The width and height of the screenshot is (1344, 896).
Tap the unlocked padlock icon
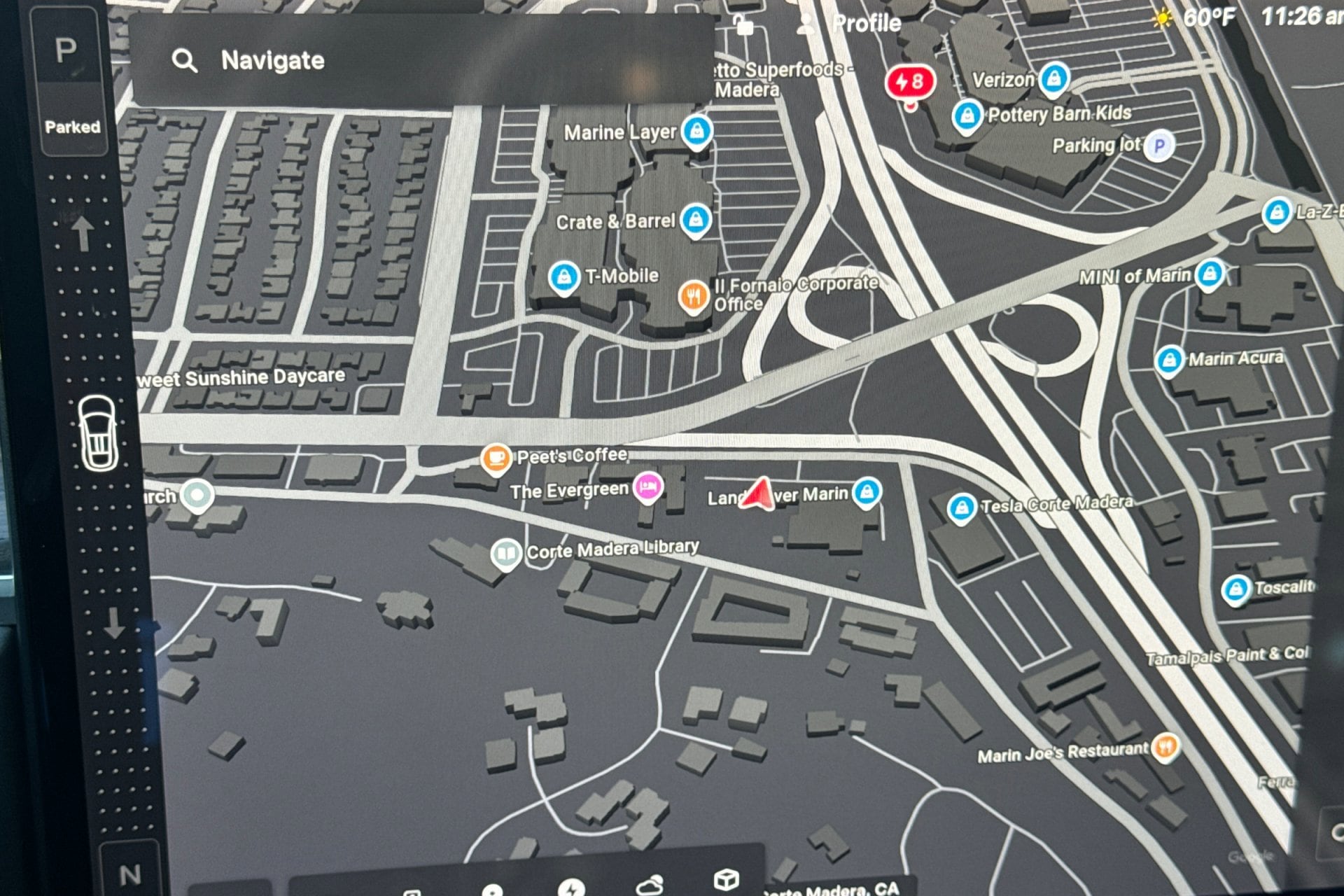point(743,25)
